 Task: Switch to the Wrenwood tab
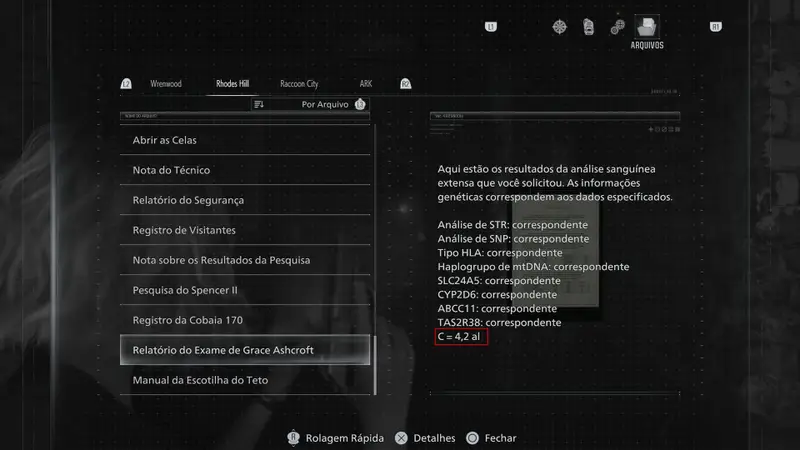click(x=166, y=84)
